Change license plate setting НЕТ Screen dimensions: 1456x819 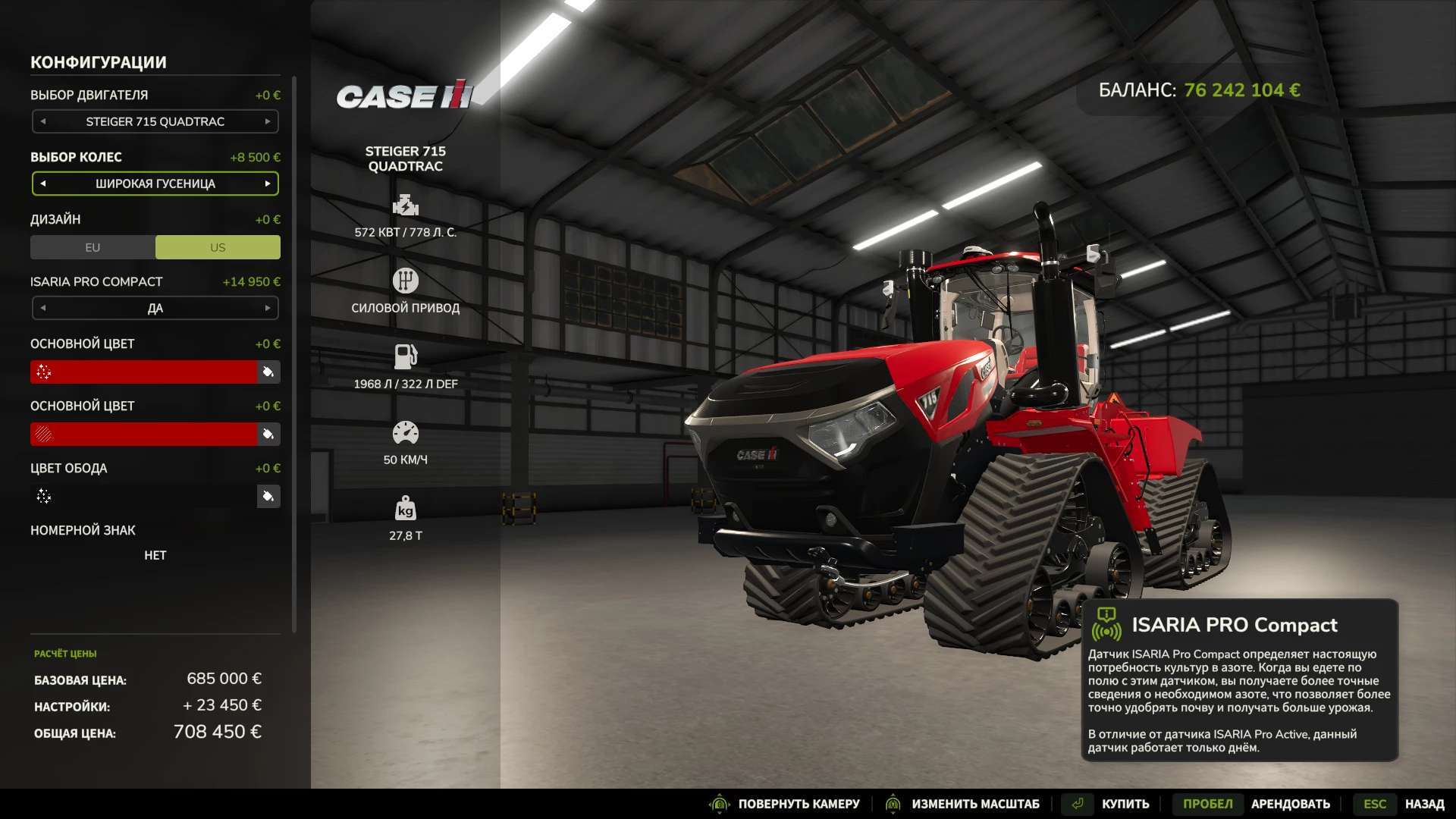pyautogui.click(x=155, y=555)
